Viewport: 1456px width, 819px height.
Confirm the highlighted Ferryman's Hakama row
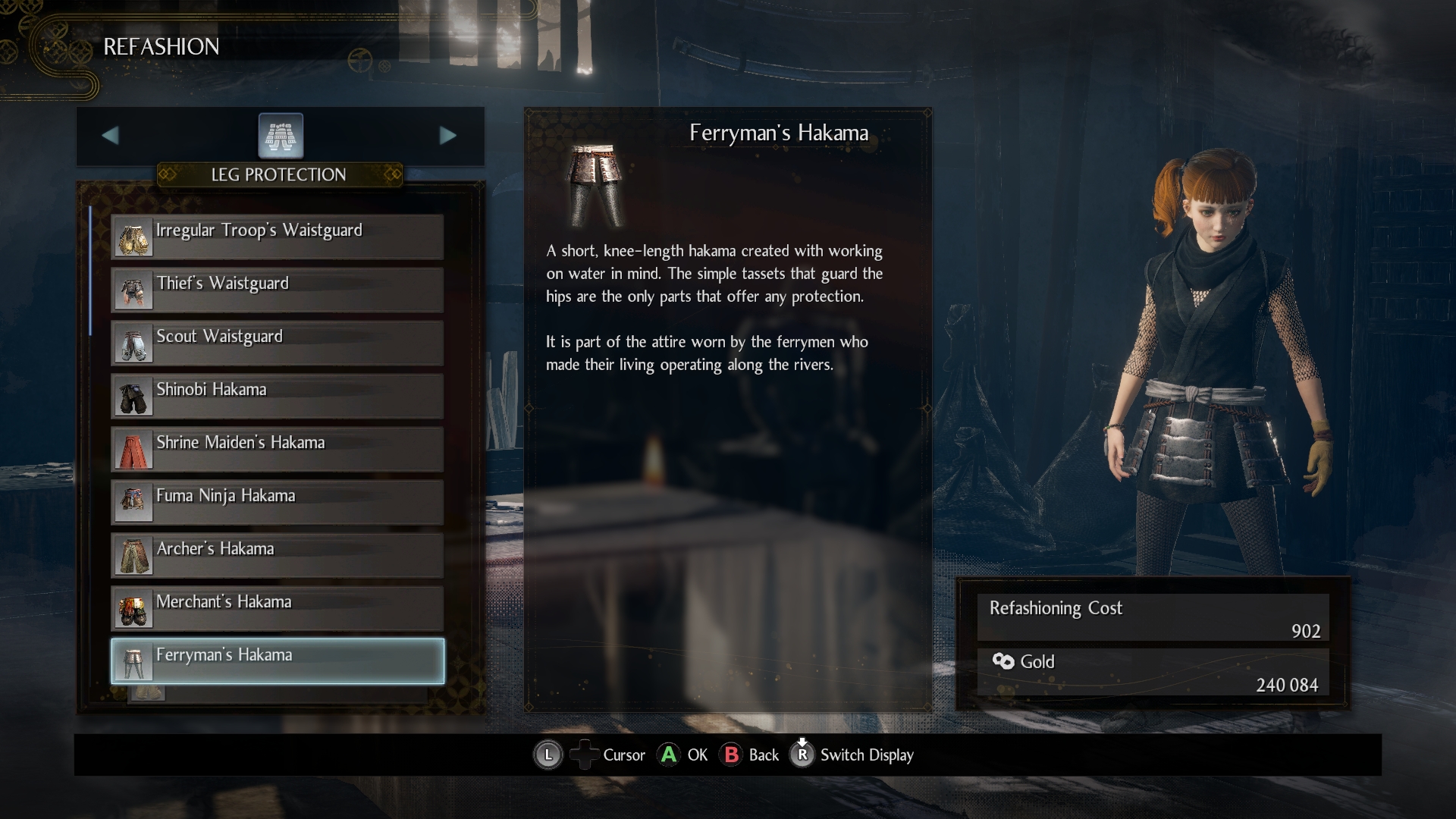click(x=278, y=661)
